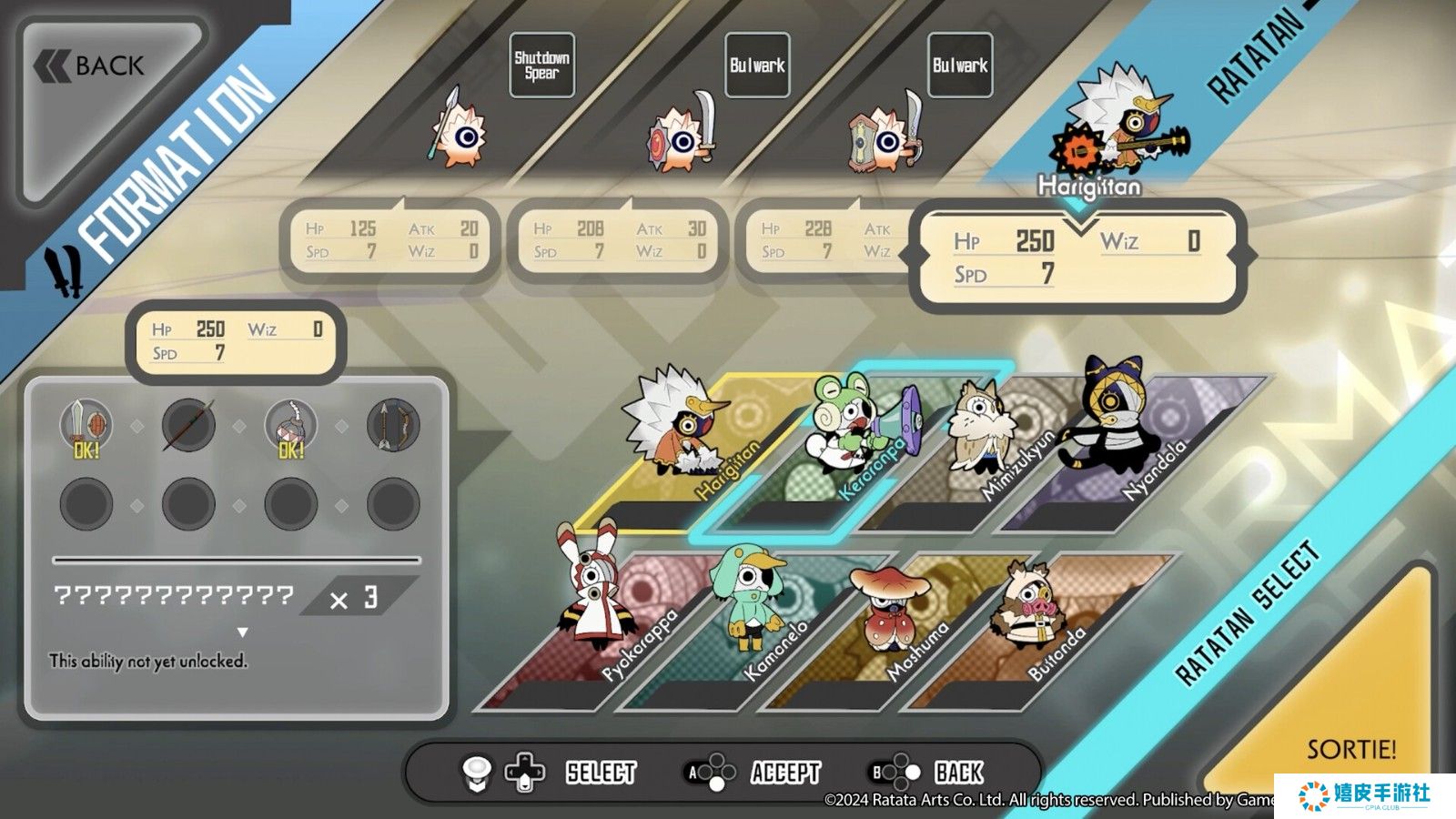Launch the mission with SORTIE!

tap(1350, 748)
